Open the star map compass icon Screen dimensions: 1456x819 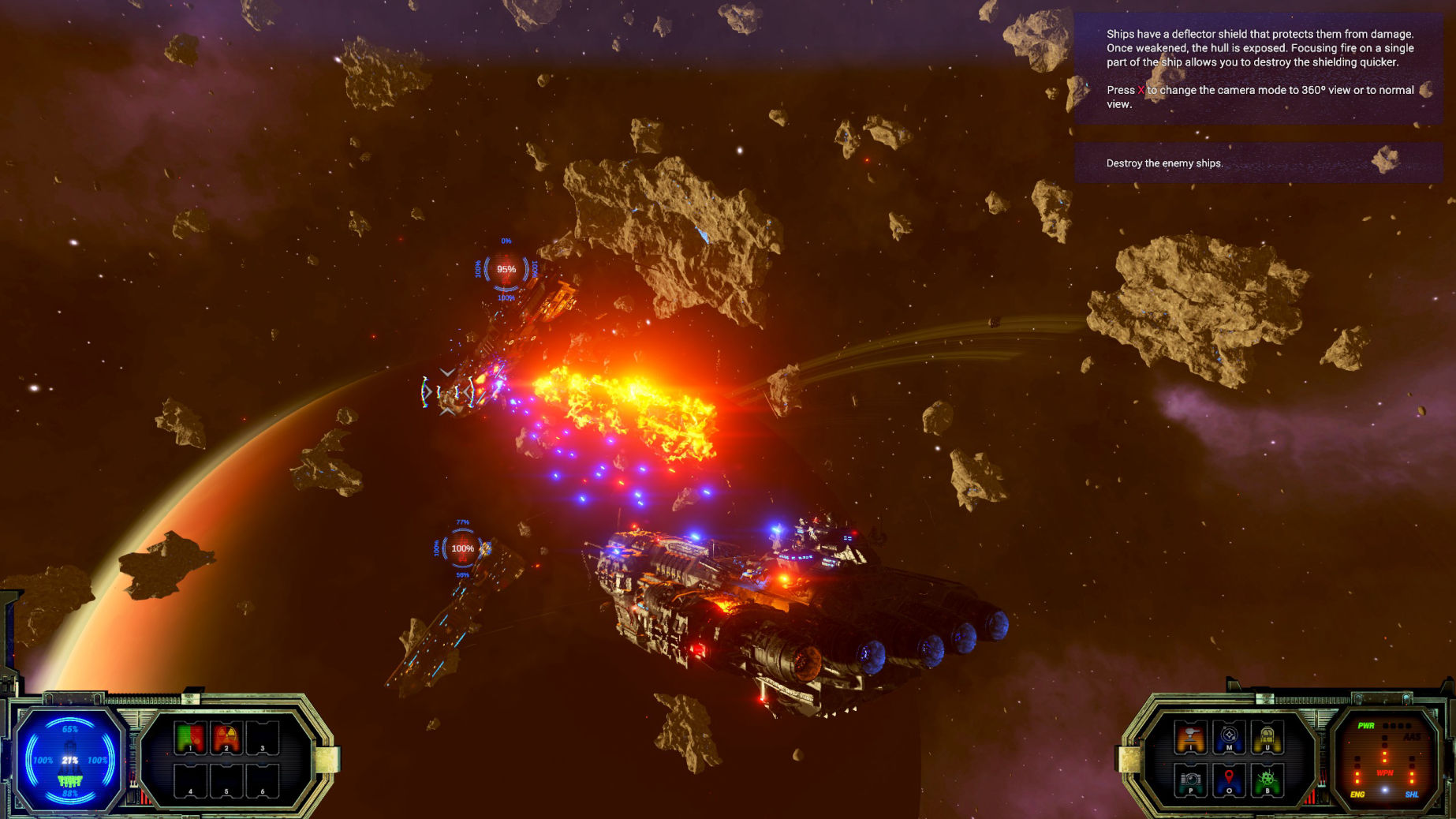(1228, 739)
